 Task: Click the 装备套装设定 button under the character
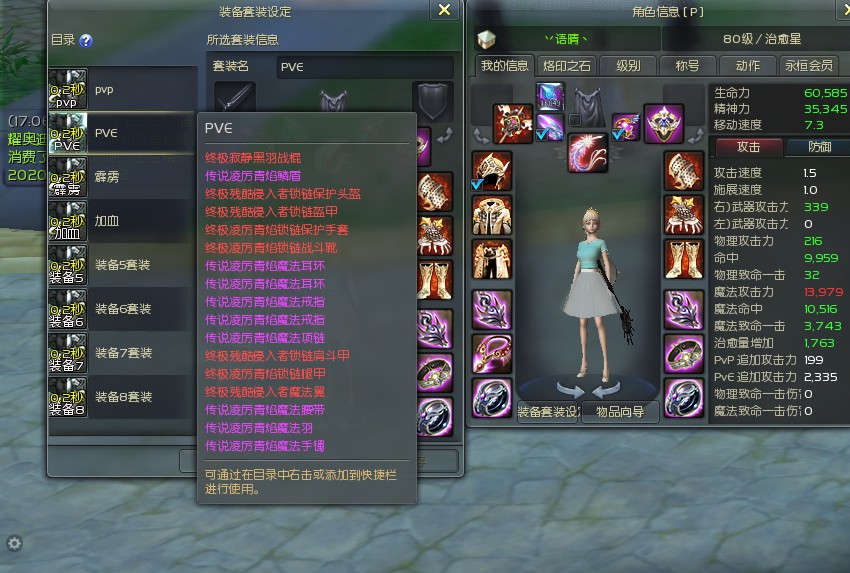549,411
